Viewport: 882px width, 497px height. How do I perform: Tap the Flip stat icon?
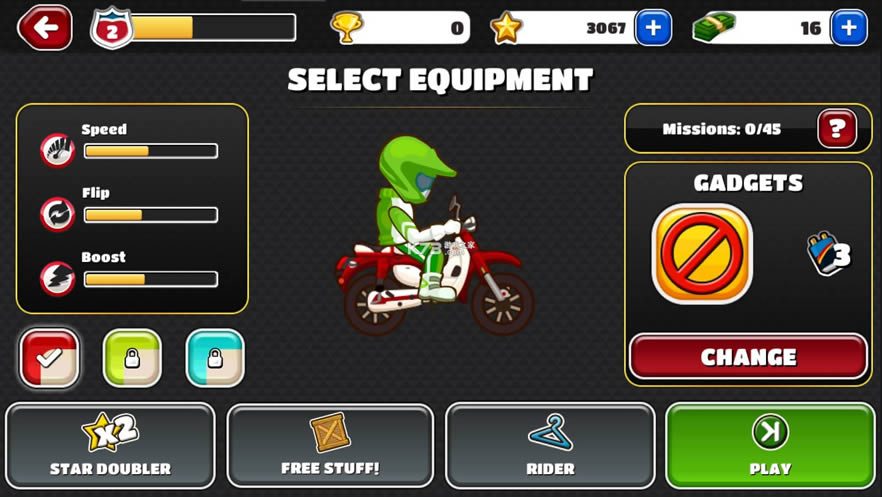pos(58,214)
